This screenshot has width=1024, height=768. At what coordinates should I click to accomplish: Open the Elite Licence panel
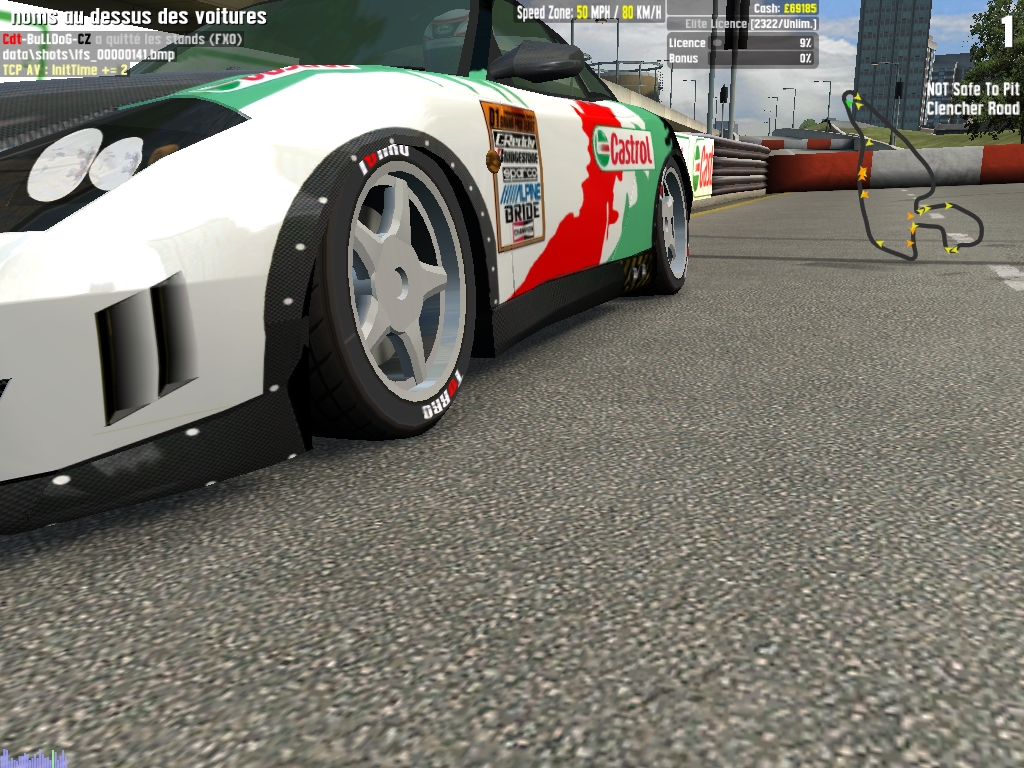[742, 23]
